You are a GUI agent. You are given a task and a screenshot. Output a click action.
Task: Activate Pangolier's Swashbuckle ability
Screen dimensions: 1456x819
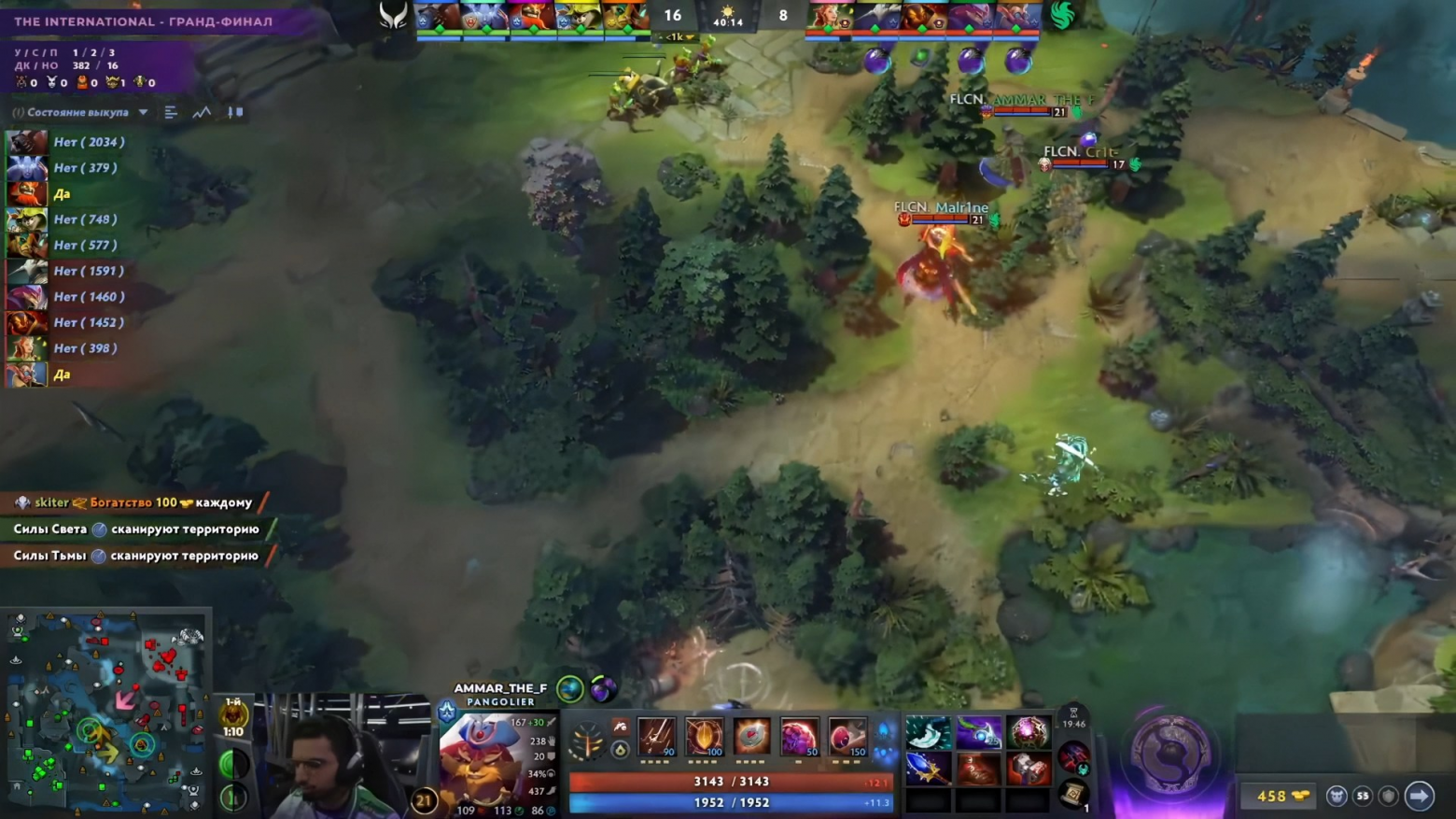coord(656,737)
